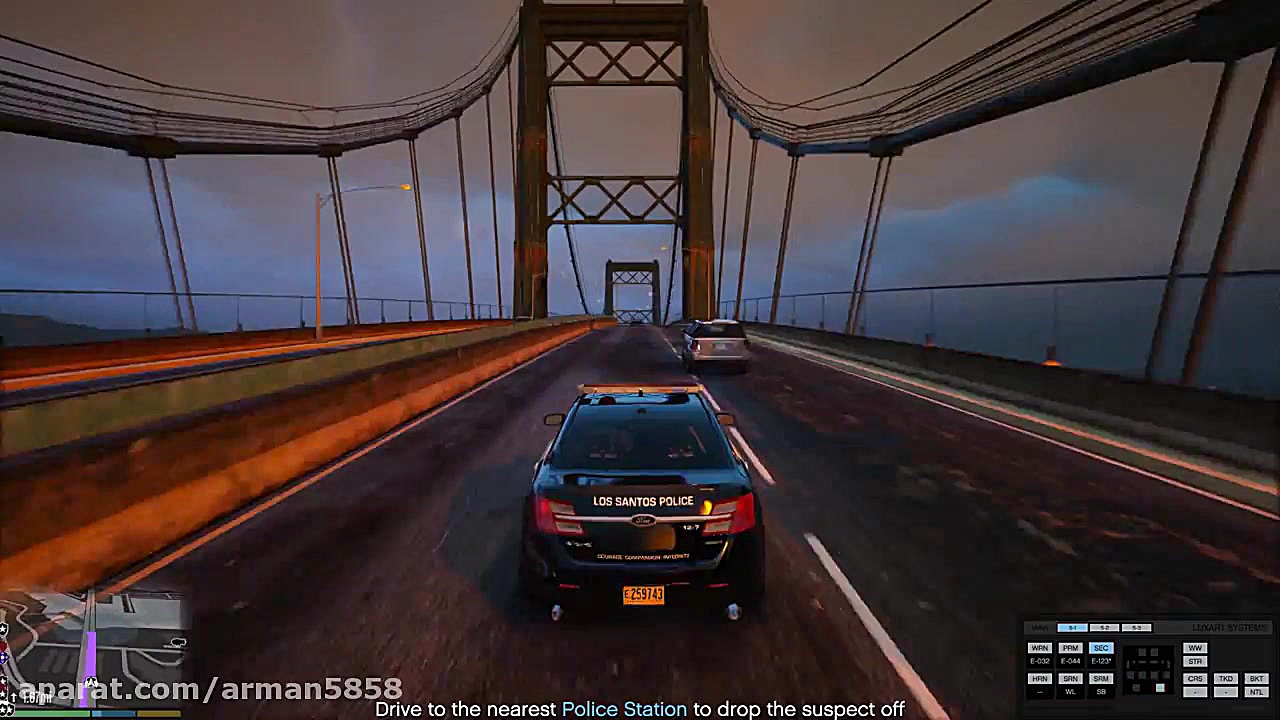
Task: Toggle the TKD takedown lights
Action: pyautogui.click(x=1226, y=678)
